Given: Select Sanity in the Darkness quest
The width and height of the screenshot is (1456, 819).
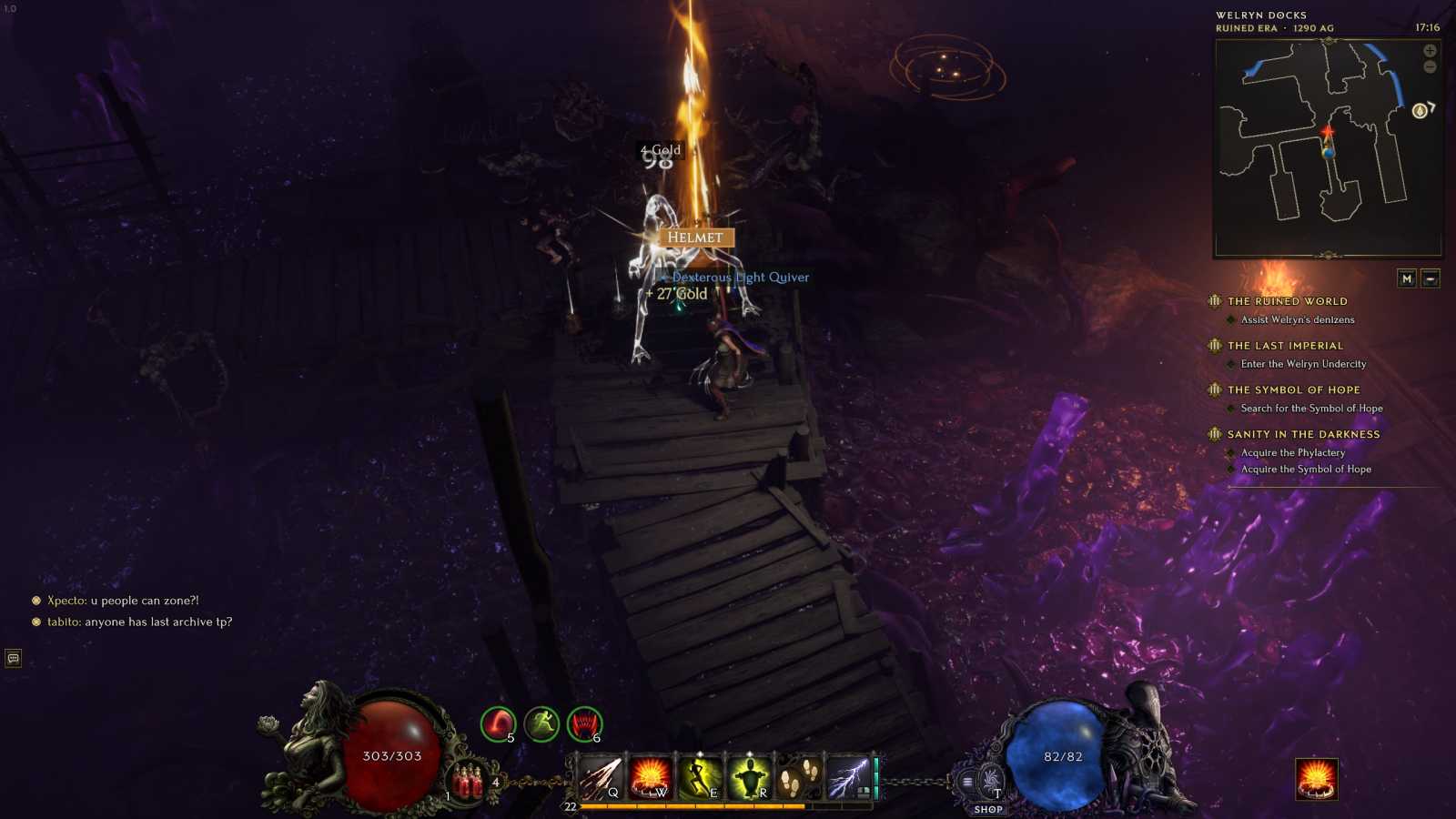Looking at the screenshot, I should [x=1303, y=434].
